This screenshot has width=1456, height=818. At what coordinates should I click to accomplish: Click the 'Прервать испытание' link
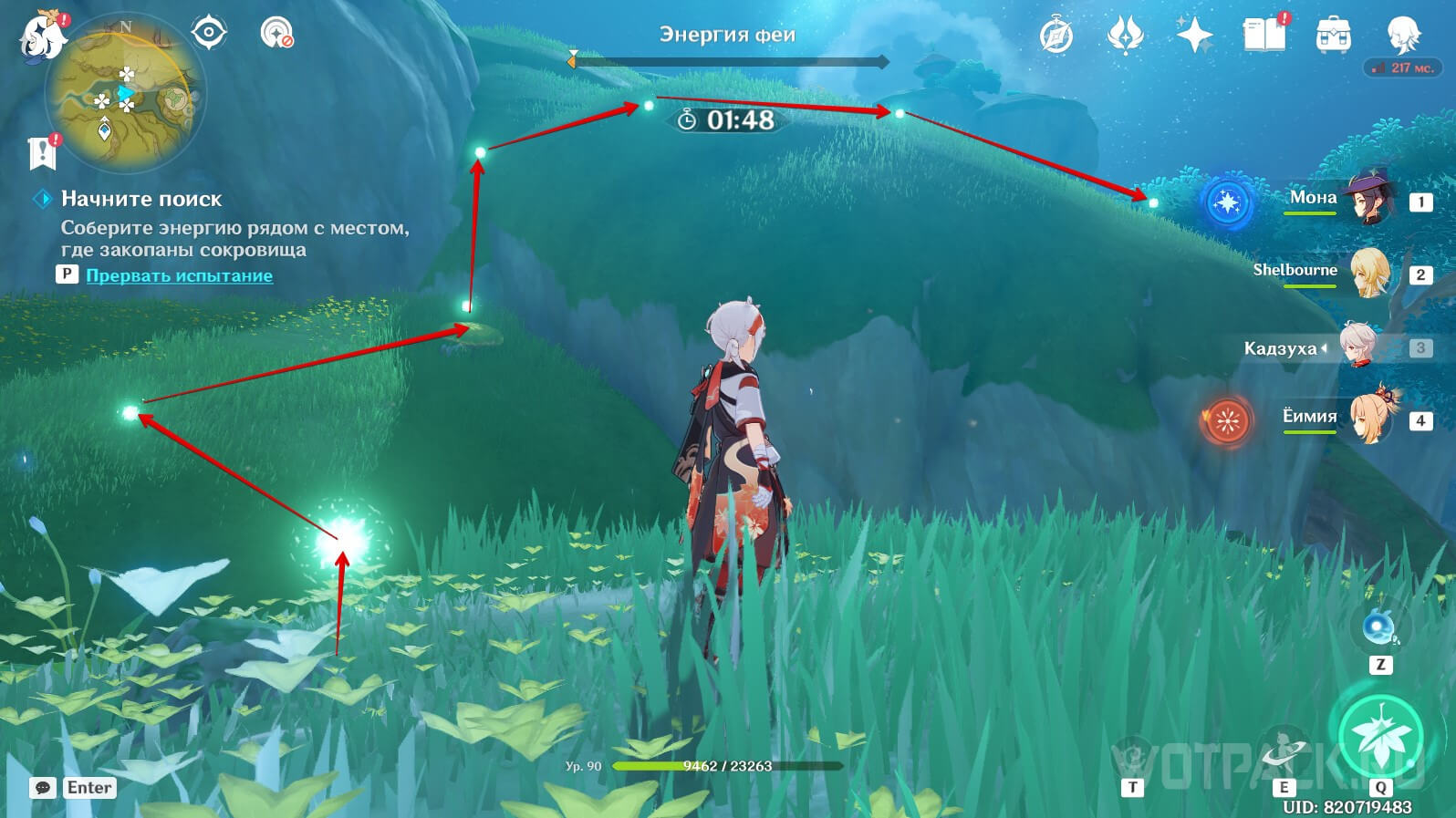coord(179,275)
